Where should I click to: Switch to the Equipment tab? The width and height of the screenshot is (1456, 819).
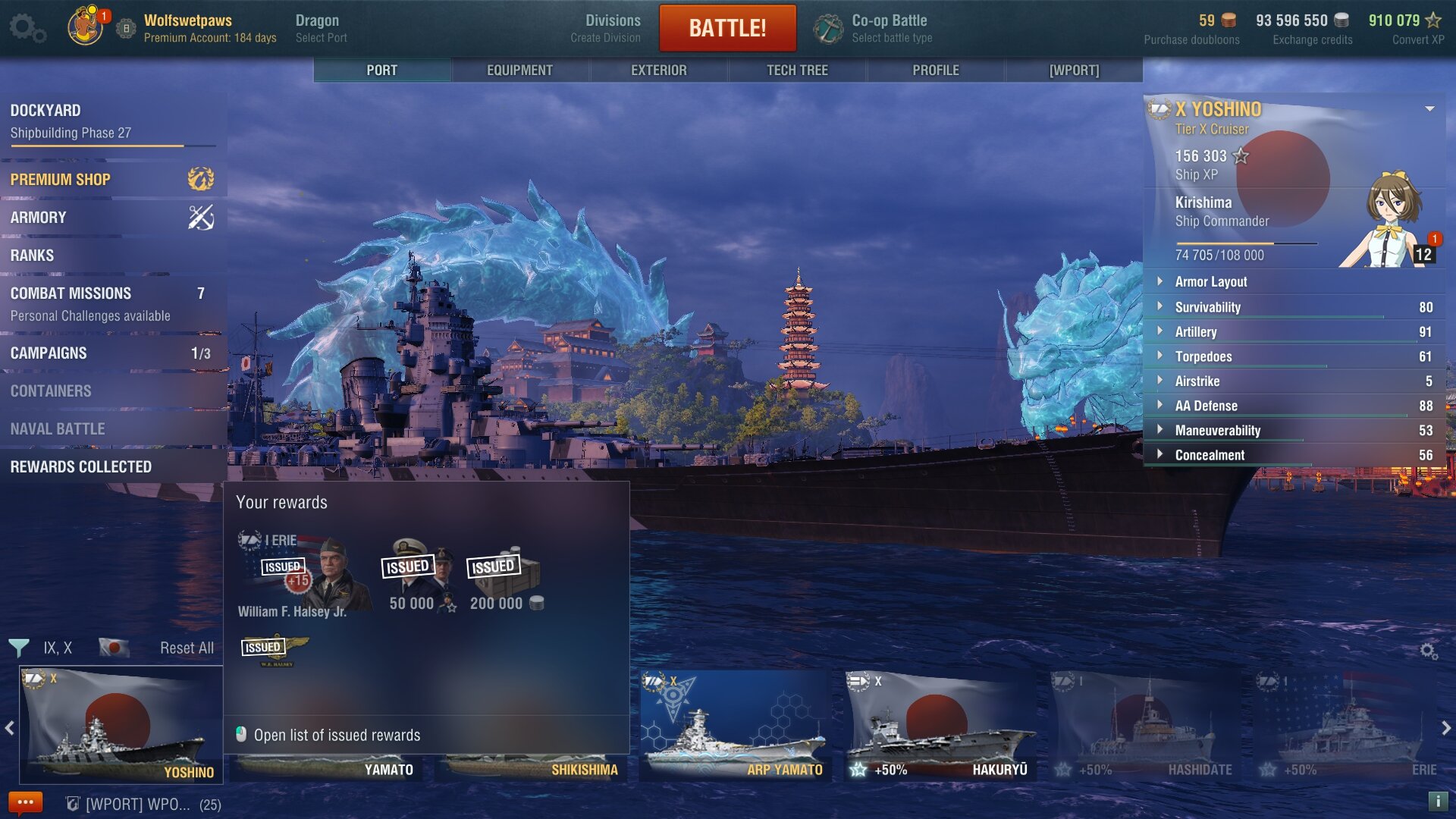coord(519,71)
